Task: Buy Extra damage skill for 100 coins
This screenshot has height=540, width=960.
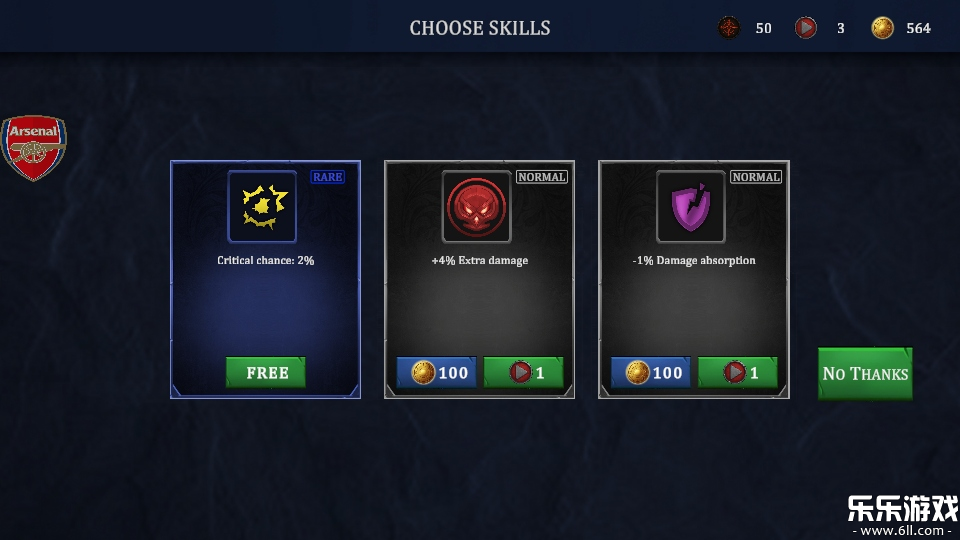Action: 436,373
